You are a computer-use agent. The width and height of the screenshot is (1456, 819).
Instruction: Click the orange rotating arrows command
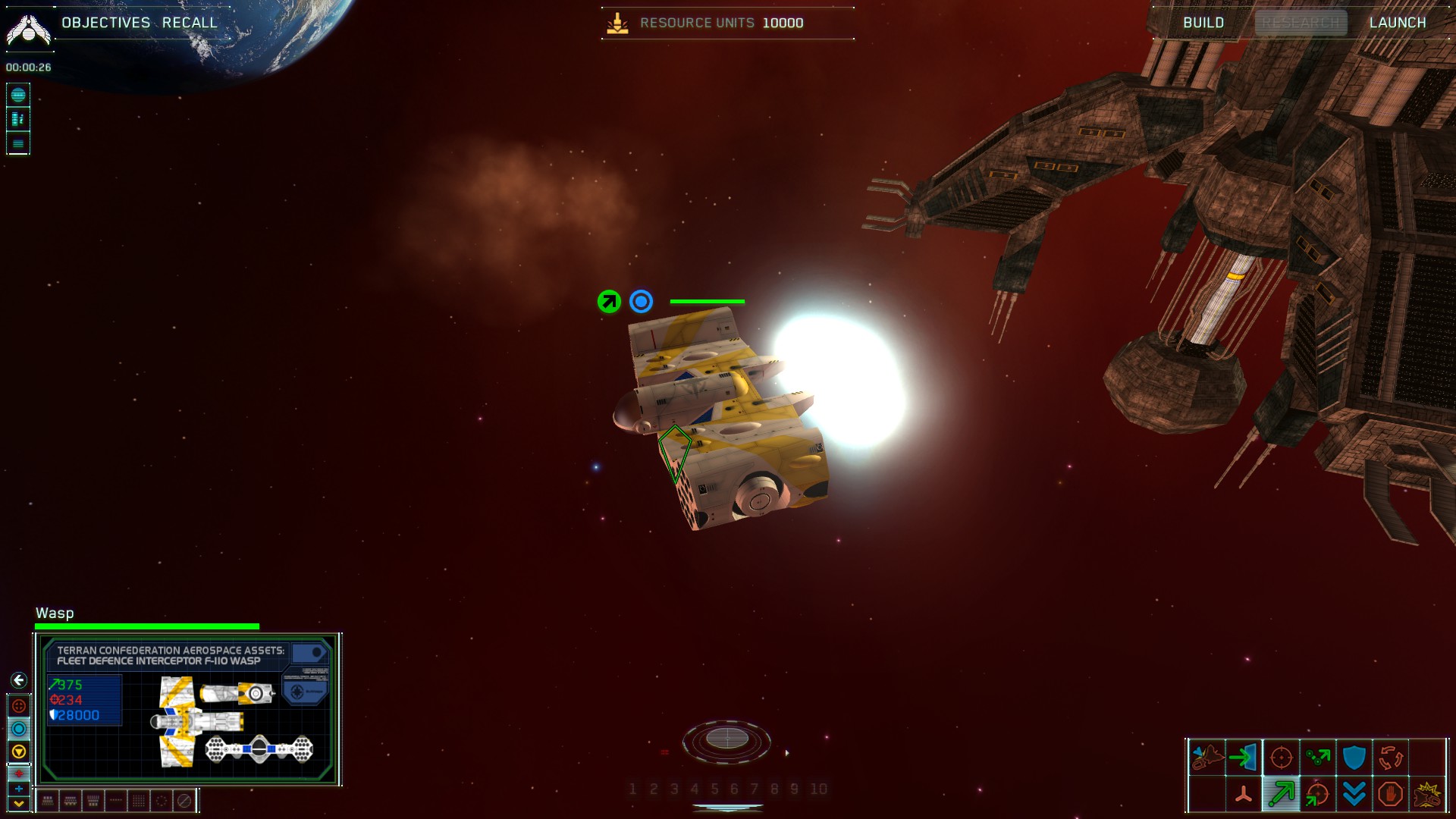pos(1390,757)
